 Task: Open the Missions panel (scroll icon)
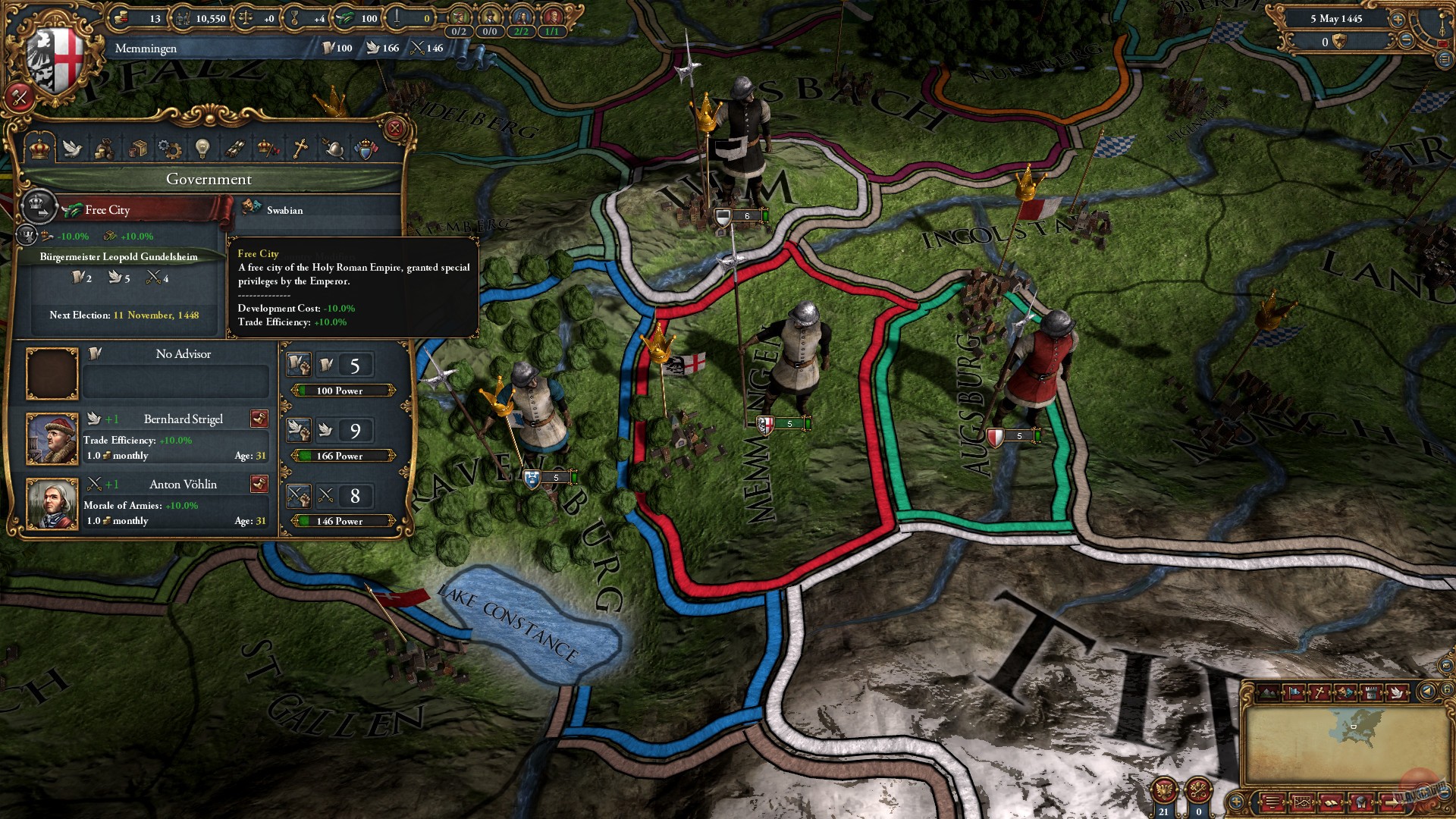click(235, 149)
